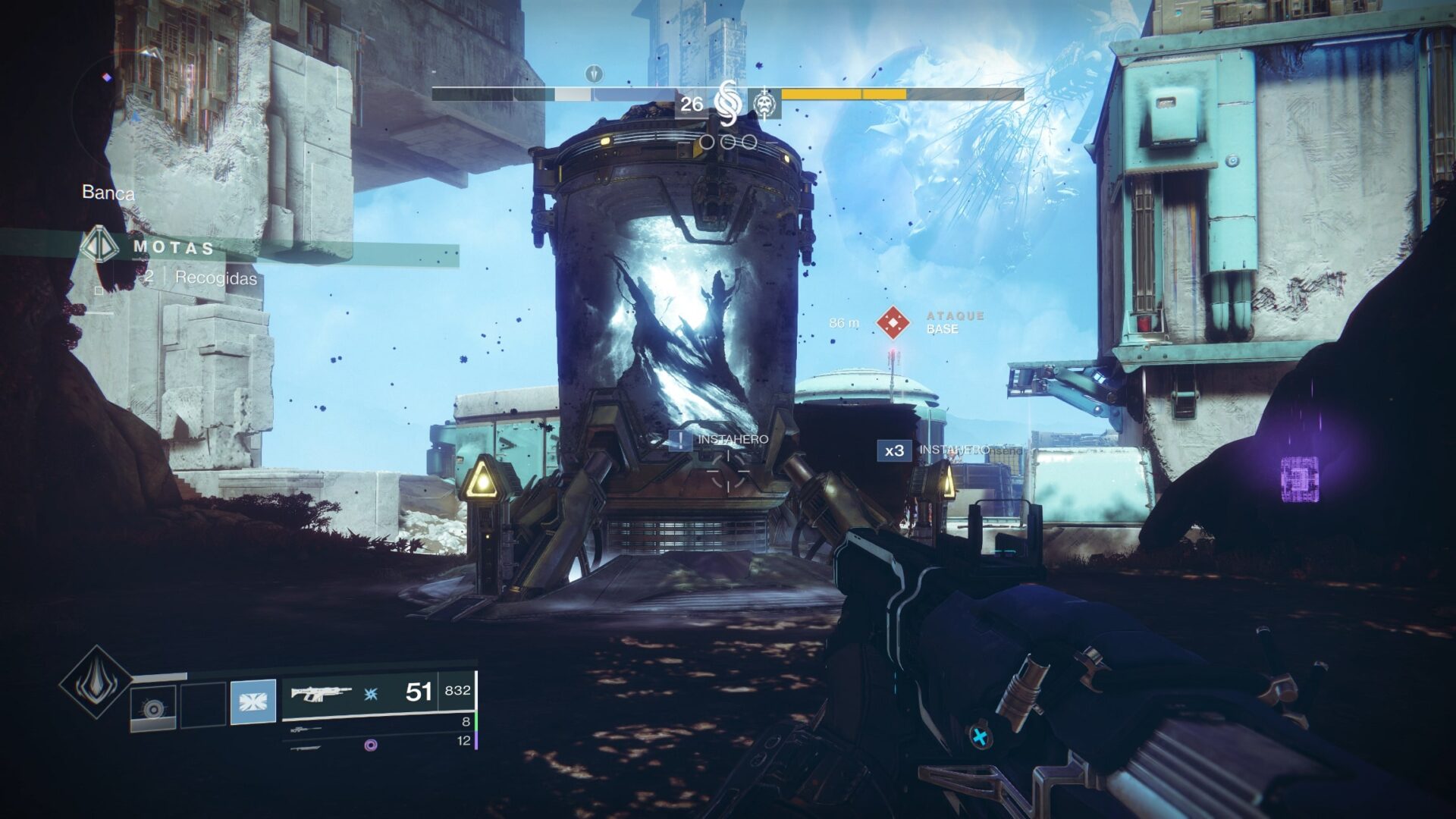Click the Motas objective tracker emblem
Screen dimensions: 1456x819
pyautogui.click(x=99, y=246)
